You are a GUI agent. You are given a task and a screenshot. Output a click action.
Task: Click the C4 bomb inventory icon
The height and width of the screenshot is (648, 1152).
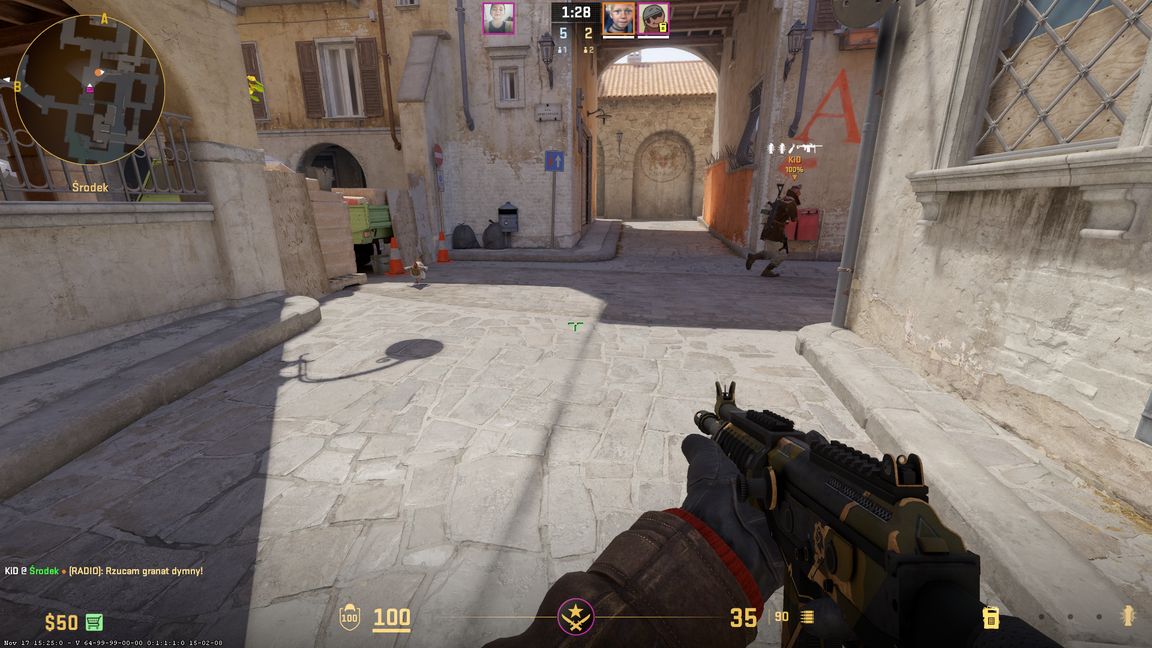coord(991,617)
